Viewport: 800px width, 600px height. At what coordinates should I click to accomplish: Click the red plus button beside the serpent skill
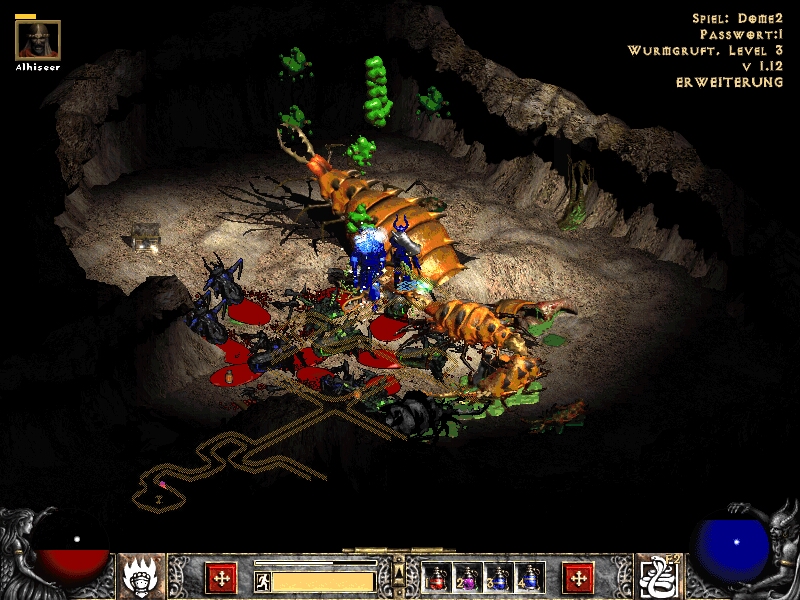[578, 577]
